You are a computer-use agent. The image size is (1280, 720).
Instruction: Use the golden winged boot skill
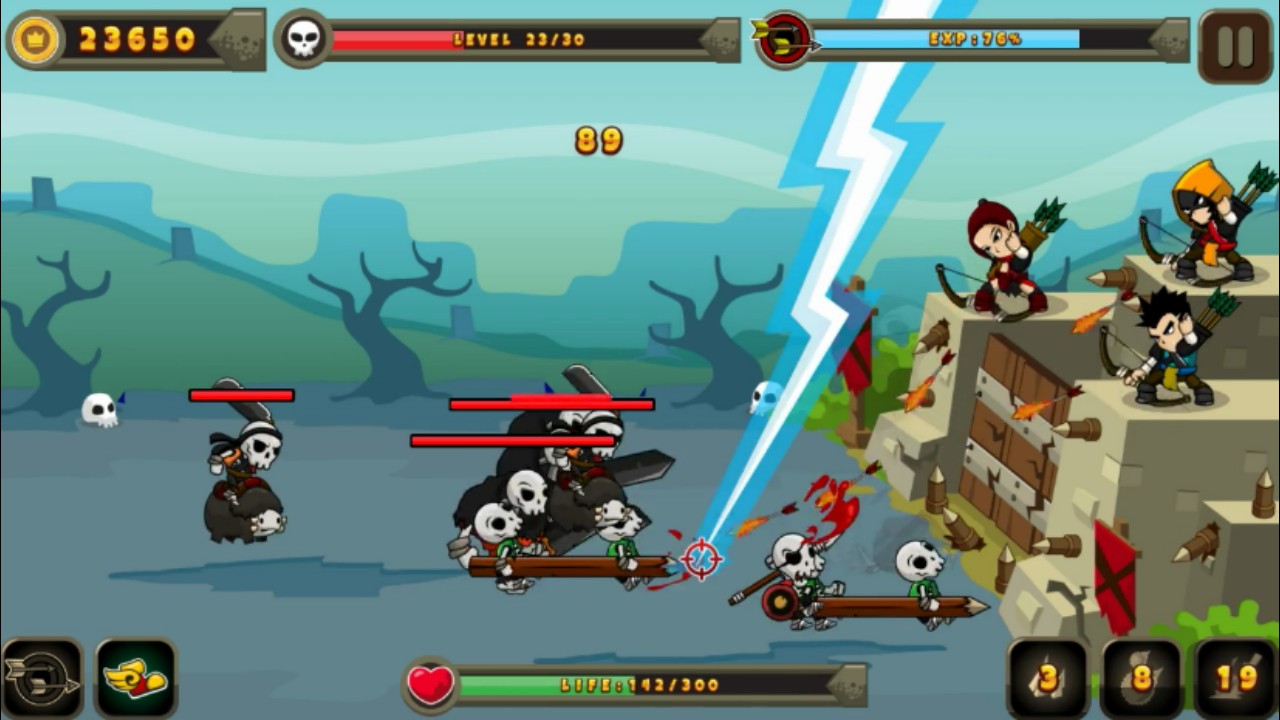136,679
